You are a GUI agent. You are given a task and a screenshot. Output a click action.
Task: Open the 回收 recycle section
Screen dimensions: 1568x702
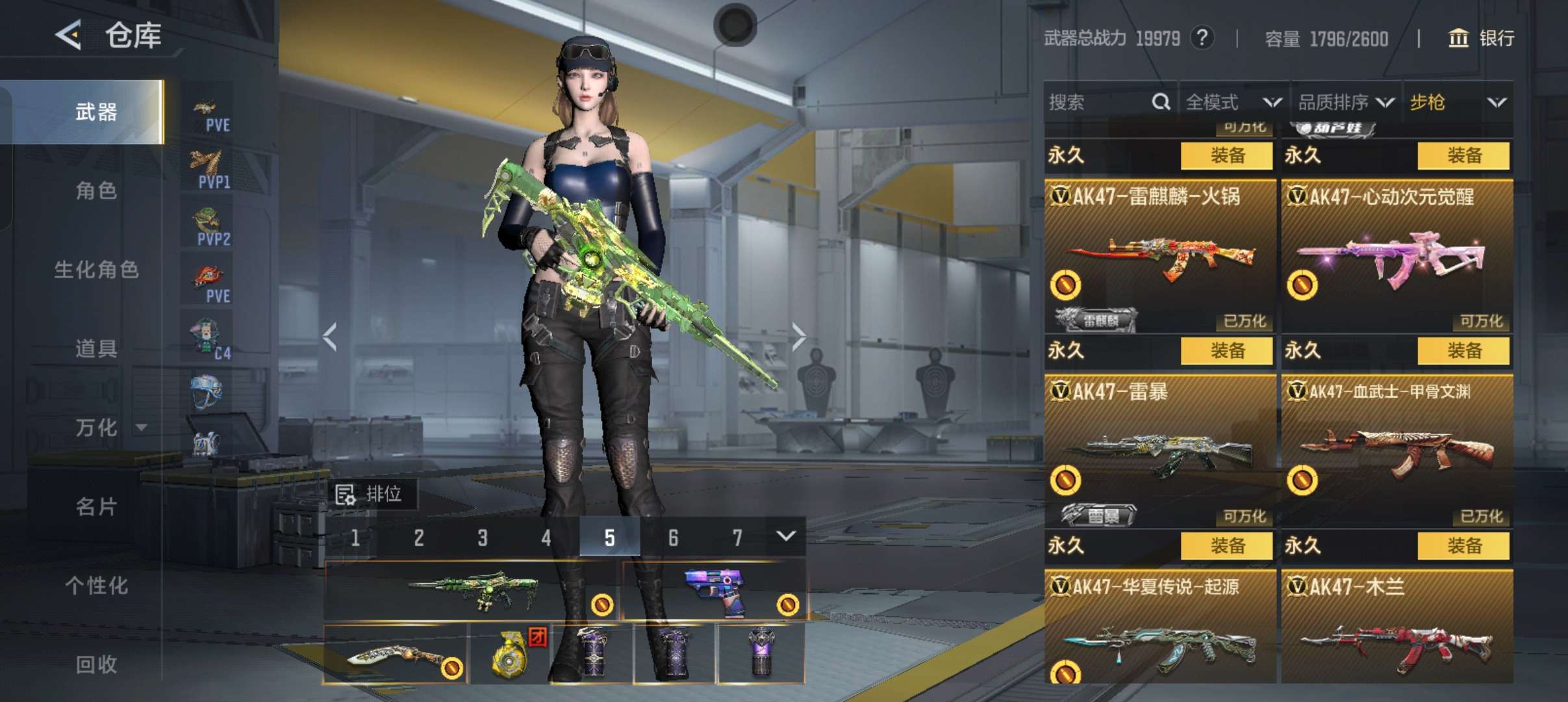pos(96,664)
